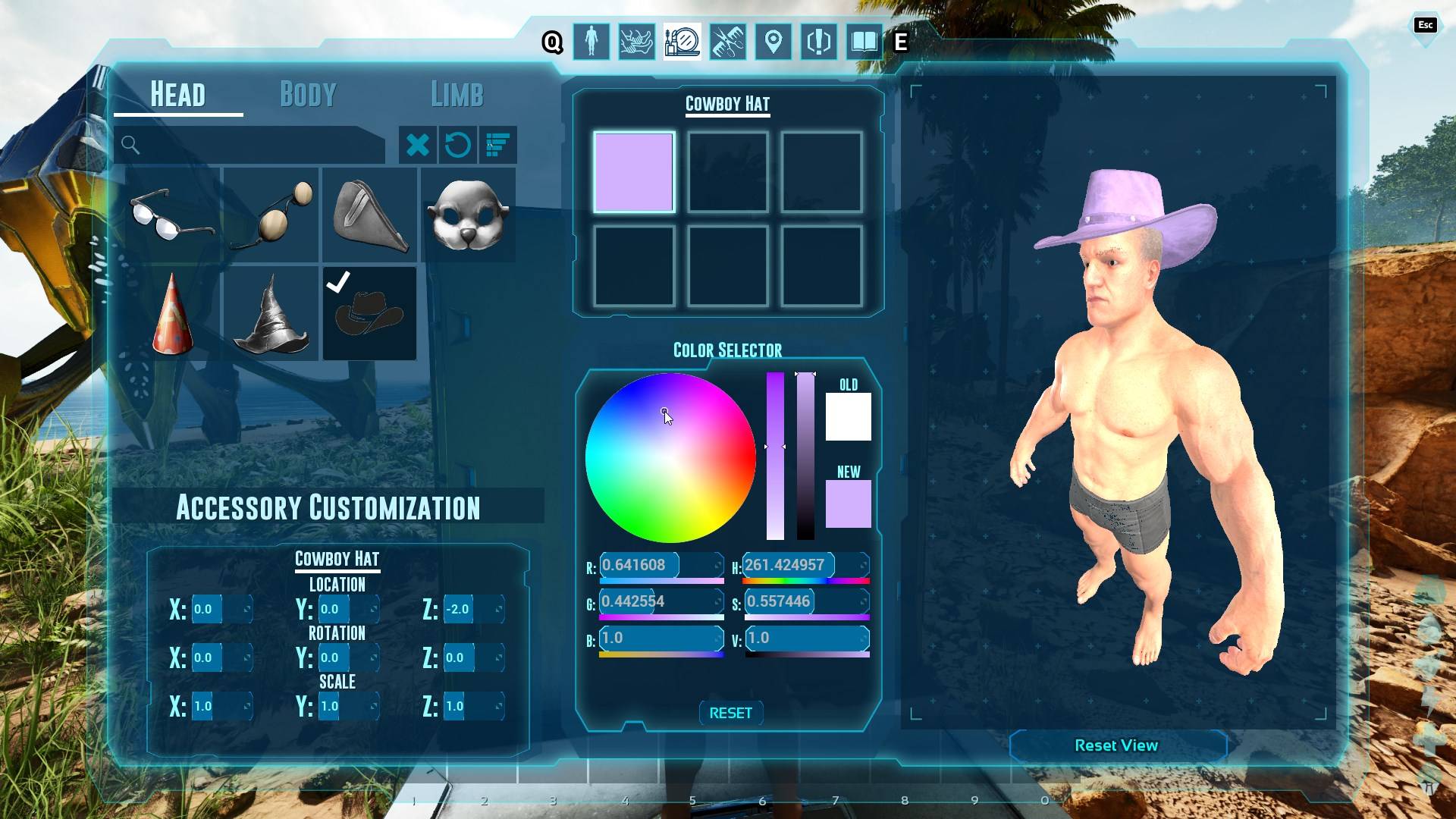Switch to the Limb tab

click(457, 95)
